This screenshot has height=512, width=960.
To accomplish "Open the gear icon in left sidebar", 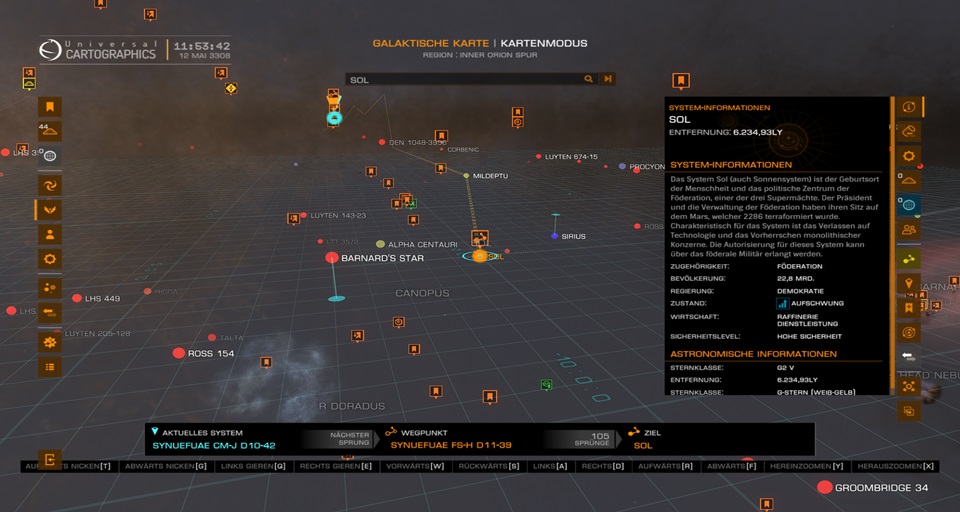I will 50,259.
